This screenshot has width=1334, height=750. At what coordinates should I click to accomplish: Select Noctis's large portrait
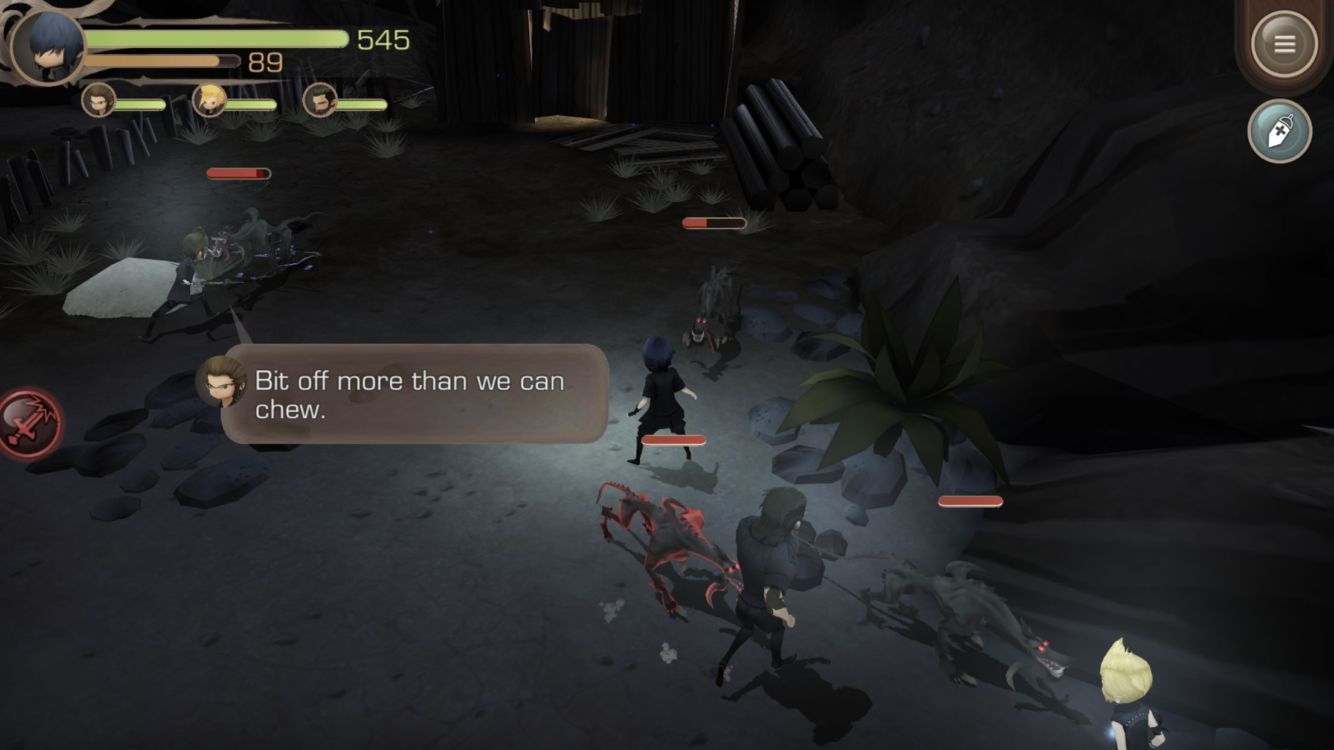coord(47,47)
